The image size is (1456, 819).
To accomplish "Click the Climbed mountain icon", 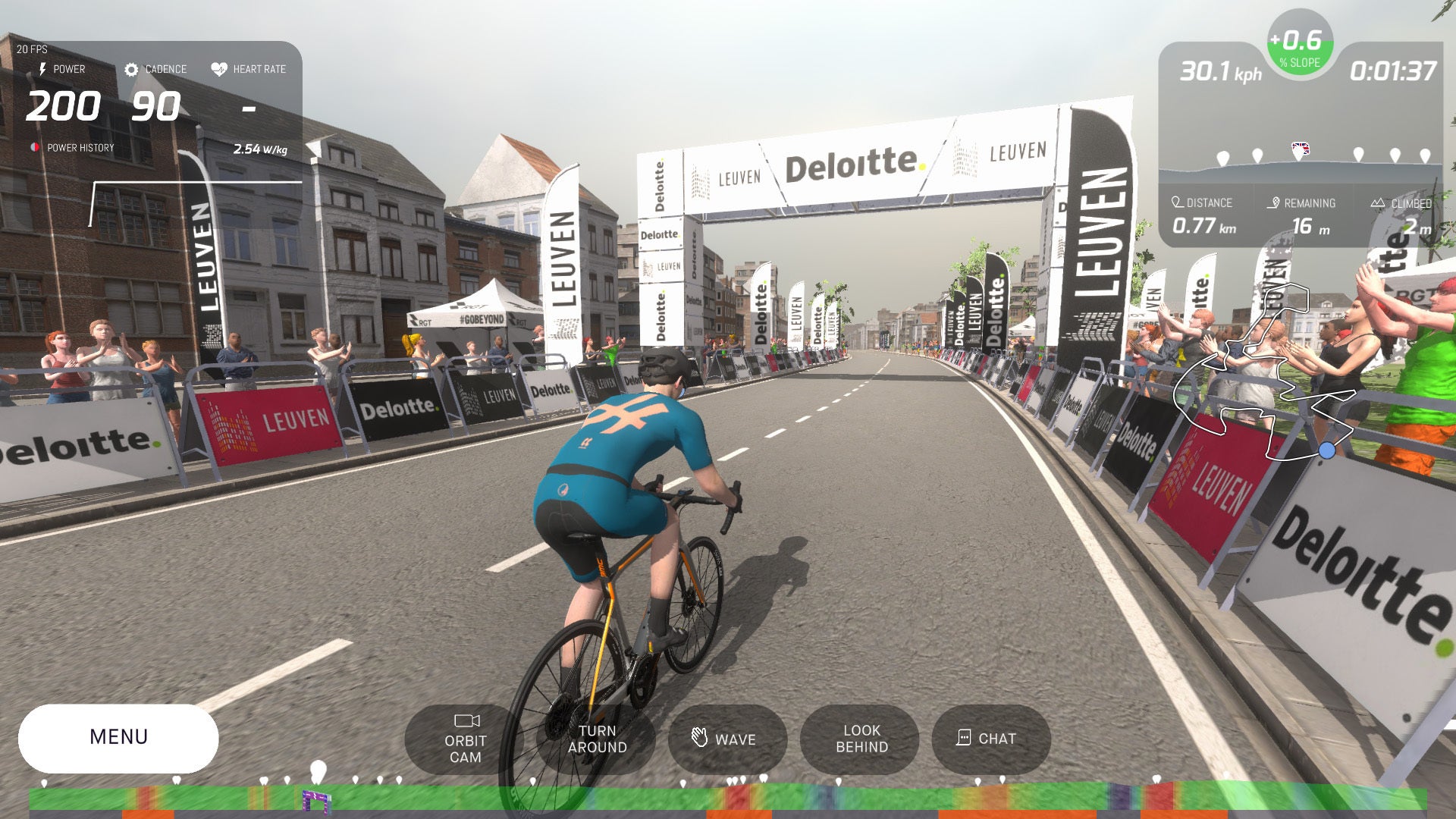I will [x=1379, y=202].
